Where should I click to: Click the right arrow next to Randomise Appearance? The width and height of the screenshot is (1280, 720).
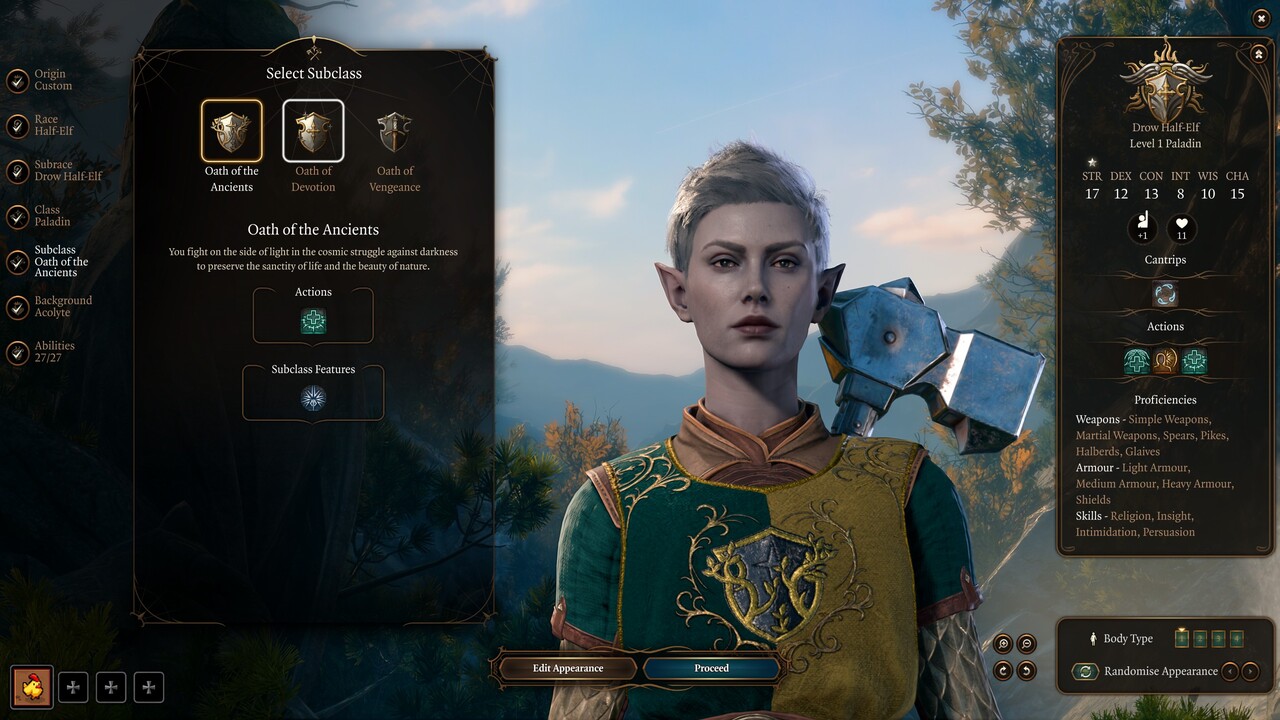(1250, 671)
